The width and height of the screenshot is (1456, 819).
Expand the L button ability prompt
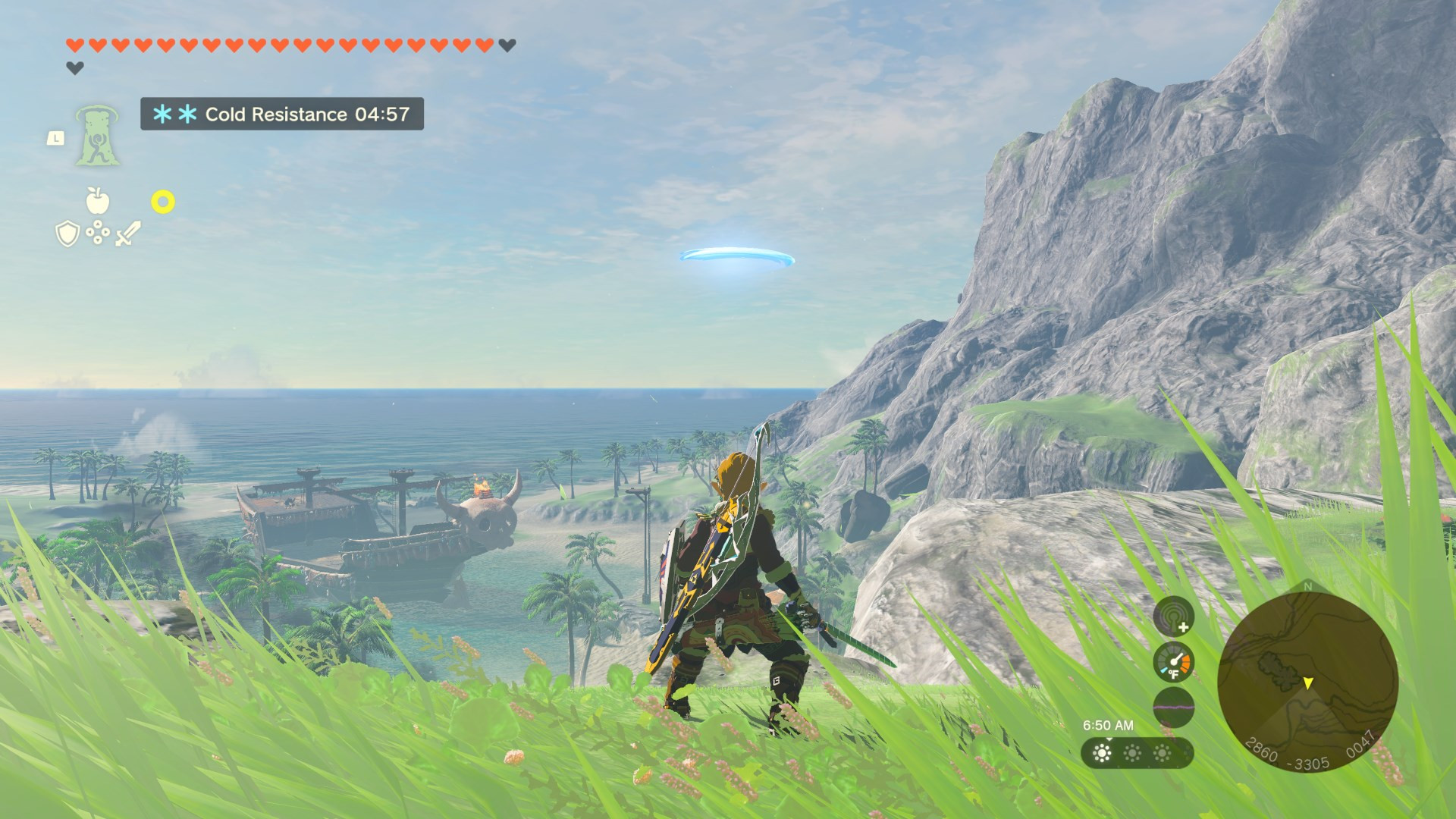click(58, 137)
